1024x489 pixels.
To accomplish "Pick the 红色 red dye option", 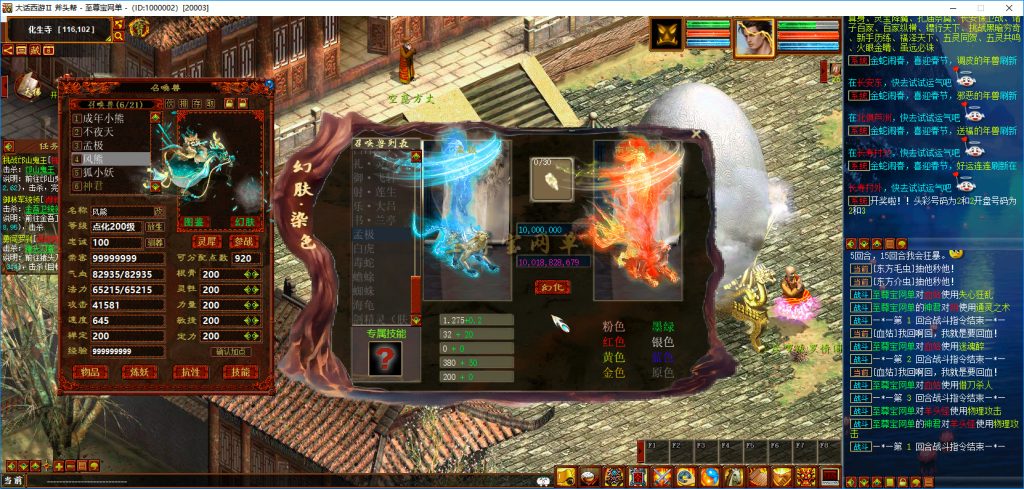I will 613,342.
